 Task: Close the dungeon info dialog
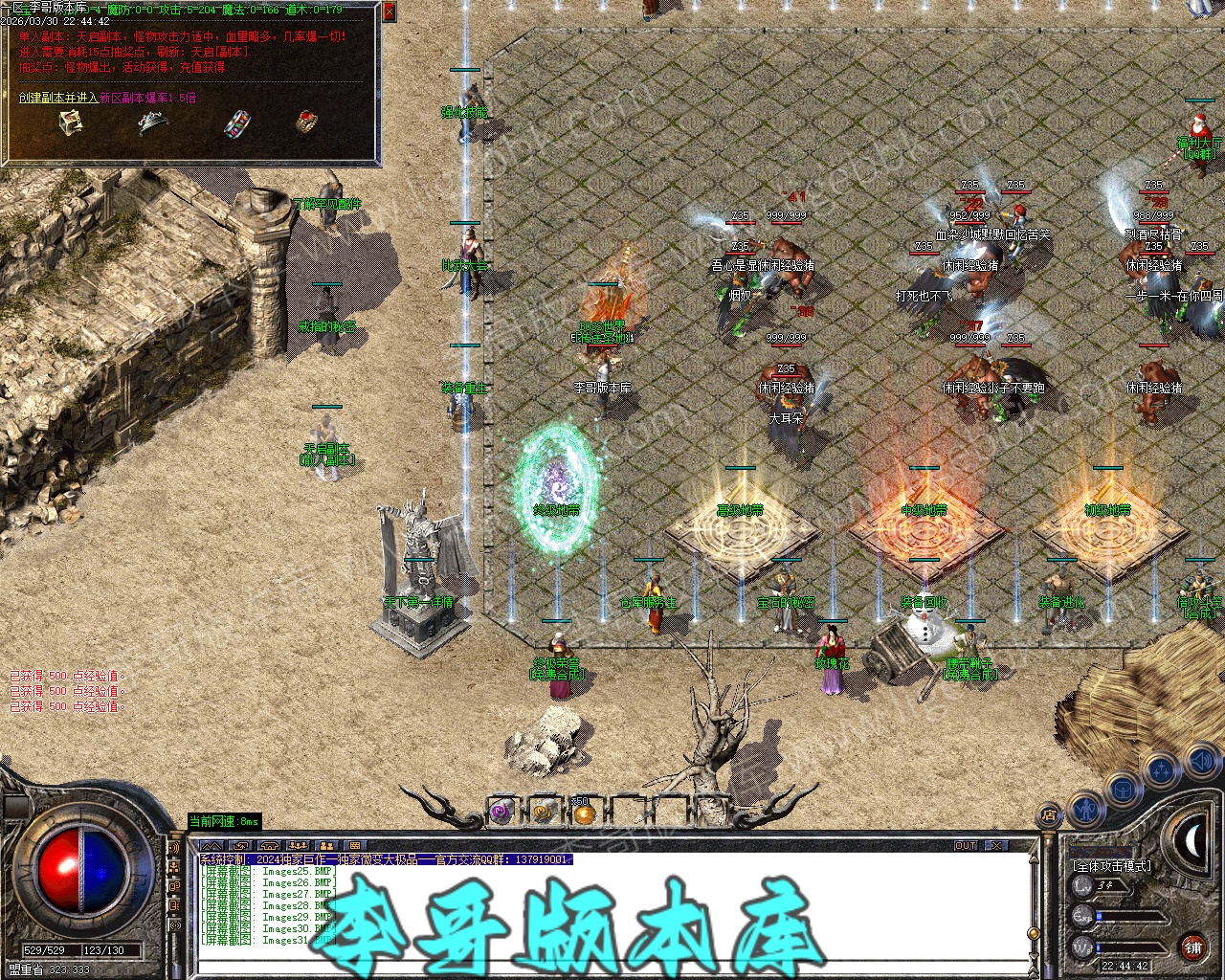point(389,11)
